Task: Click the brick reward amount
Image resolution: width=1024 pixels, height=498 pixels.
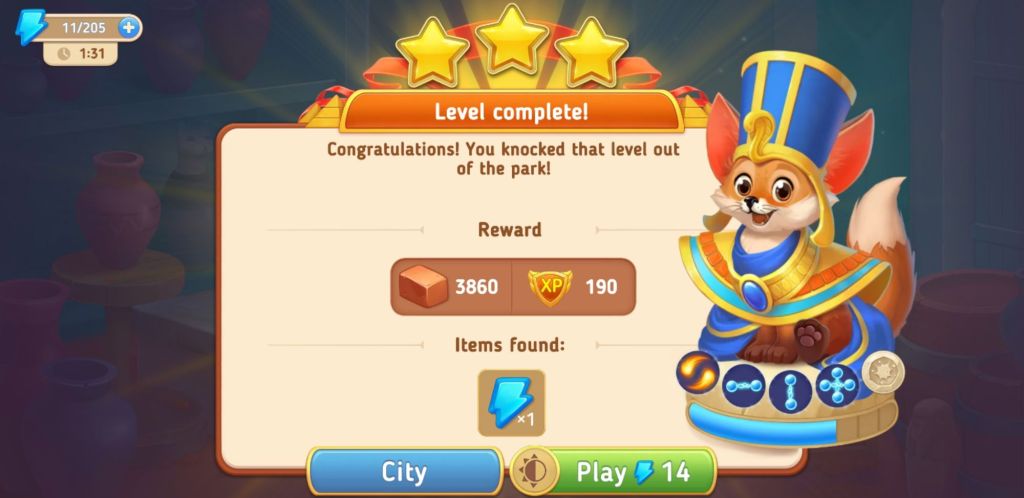Action: tap(476, 287)
